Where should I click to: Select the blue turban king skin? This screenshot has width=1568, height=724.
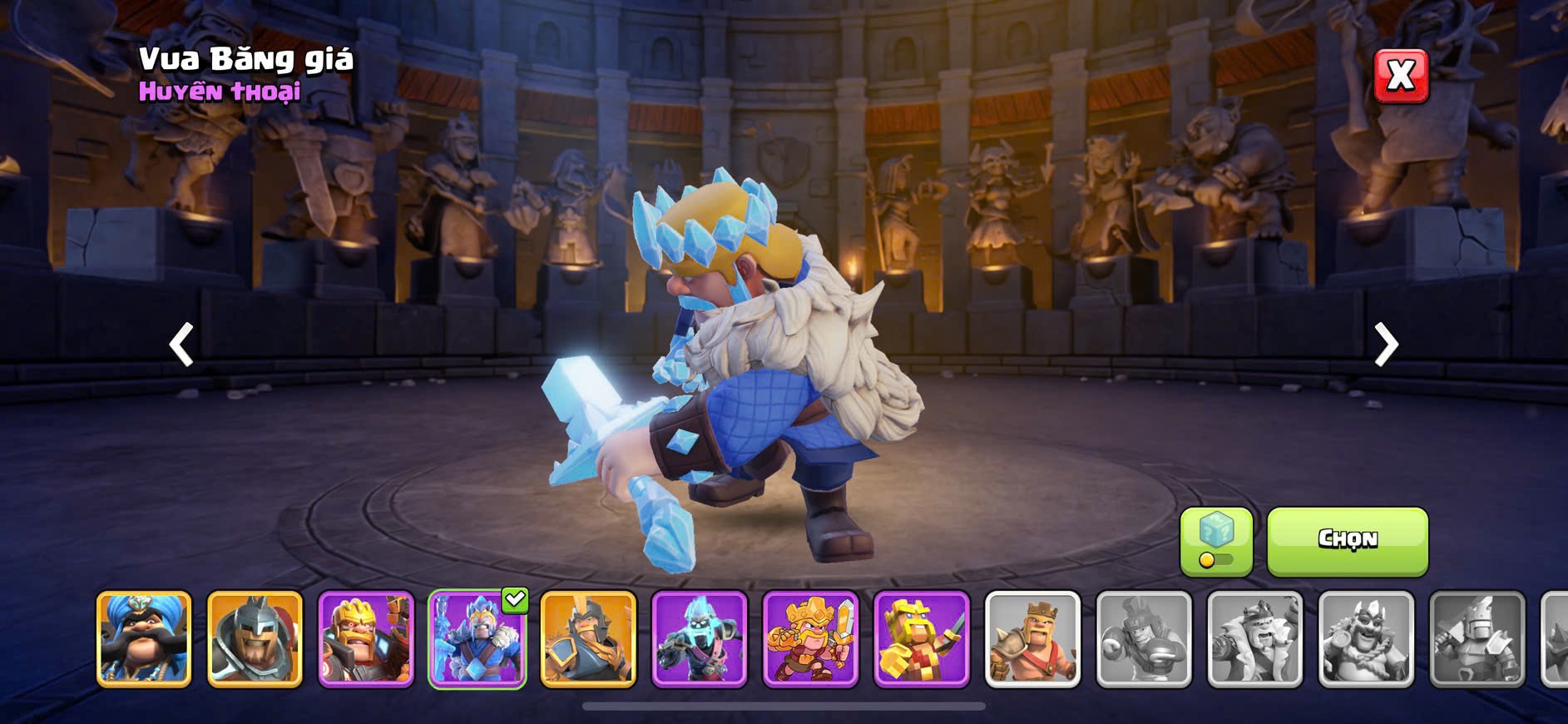click(144, 639)
